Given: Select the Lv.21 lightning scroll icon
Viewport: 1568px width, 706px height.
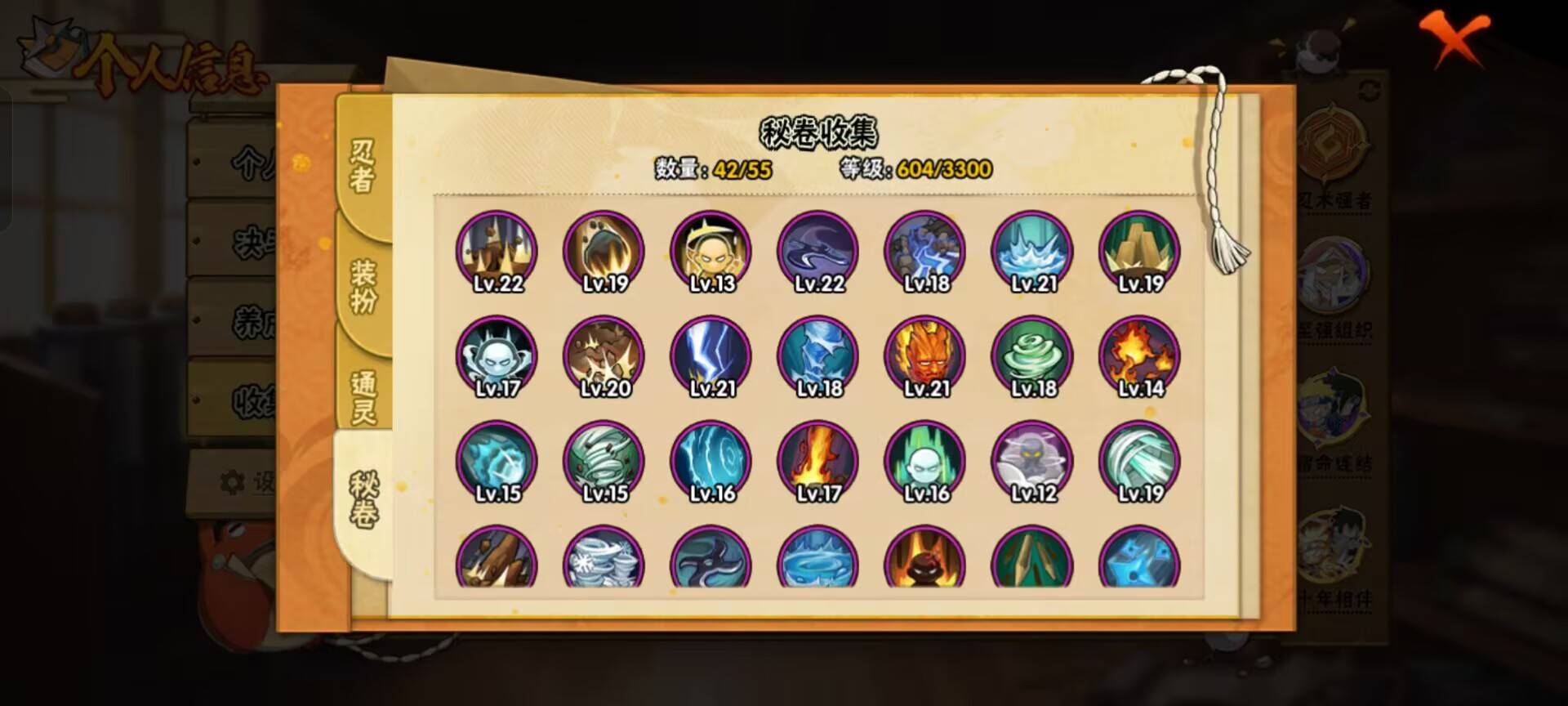Looking at the screenshot, I should pos(710,355).
